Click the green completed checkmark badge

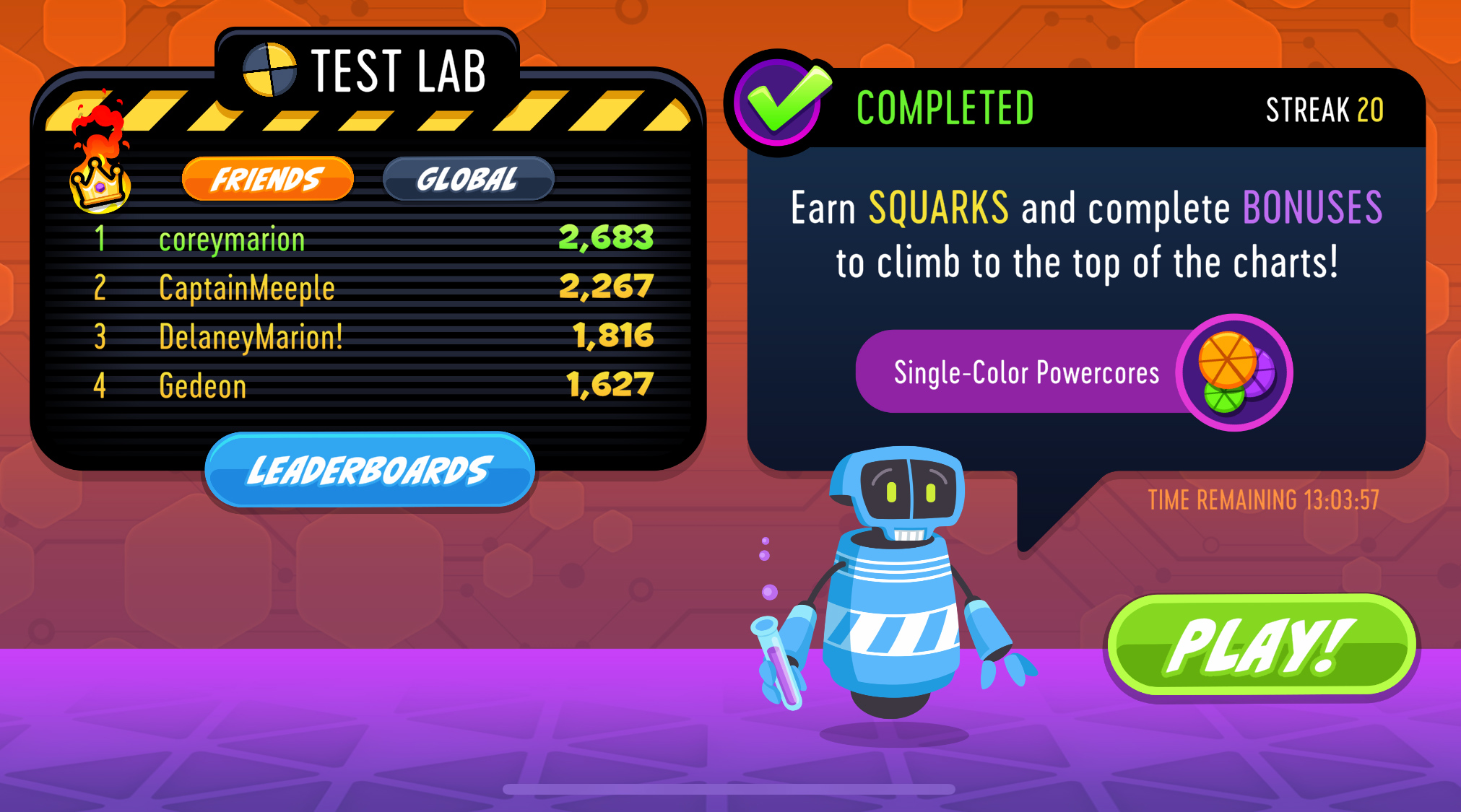click(x=782, y=103)
